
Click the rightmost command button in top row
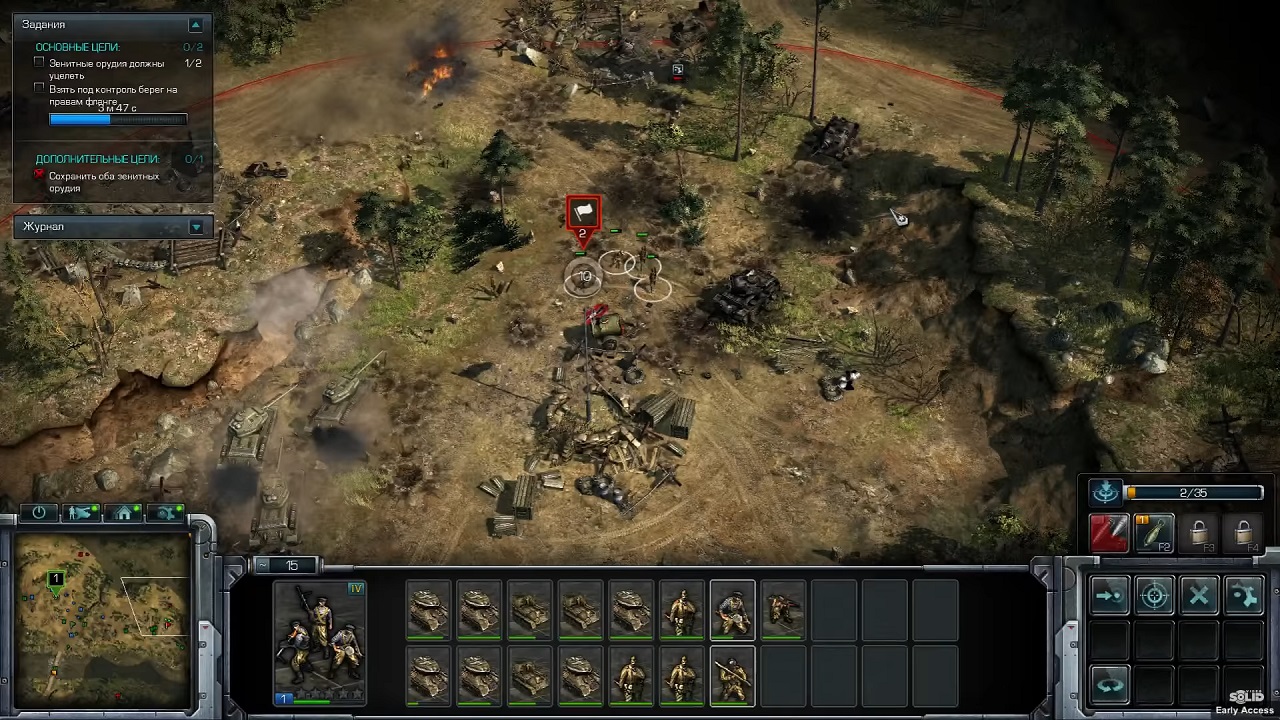click(1243, 596)
